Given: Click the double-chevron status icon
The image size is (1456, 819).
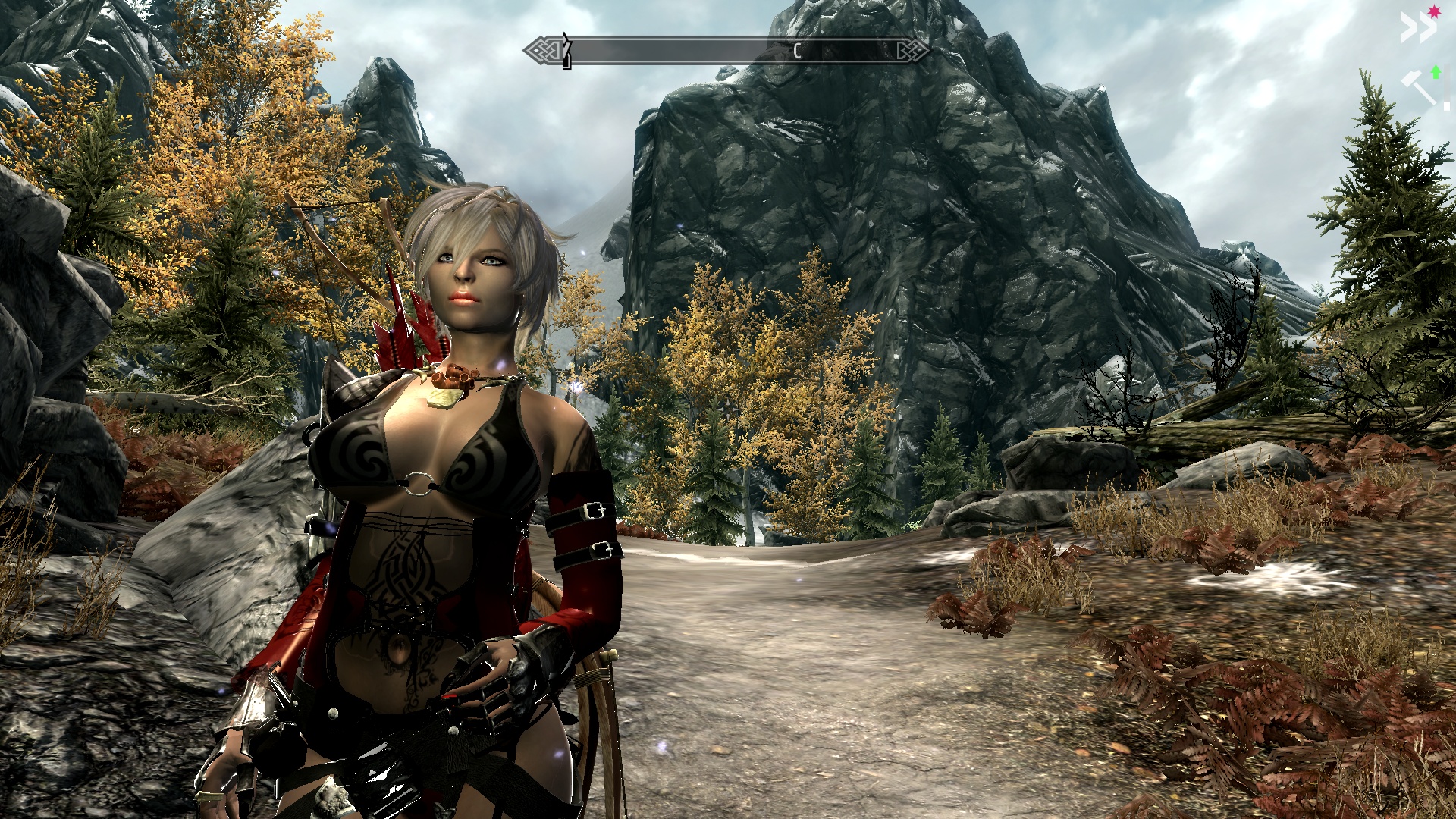Looking at the screenshot, I should (1417, 29).
